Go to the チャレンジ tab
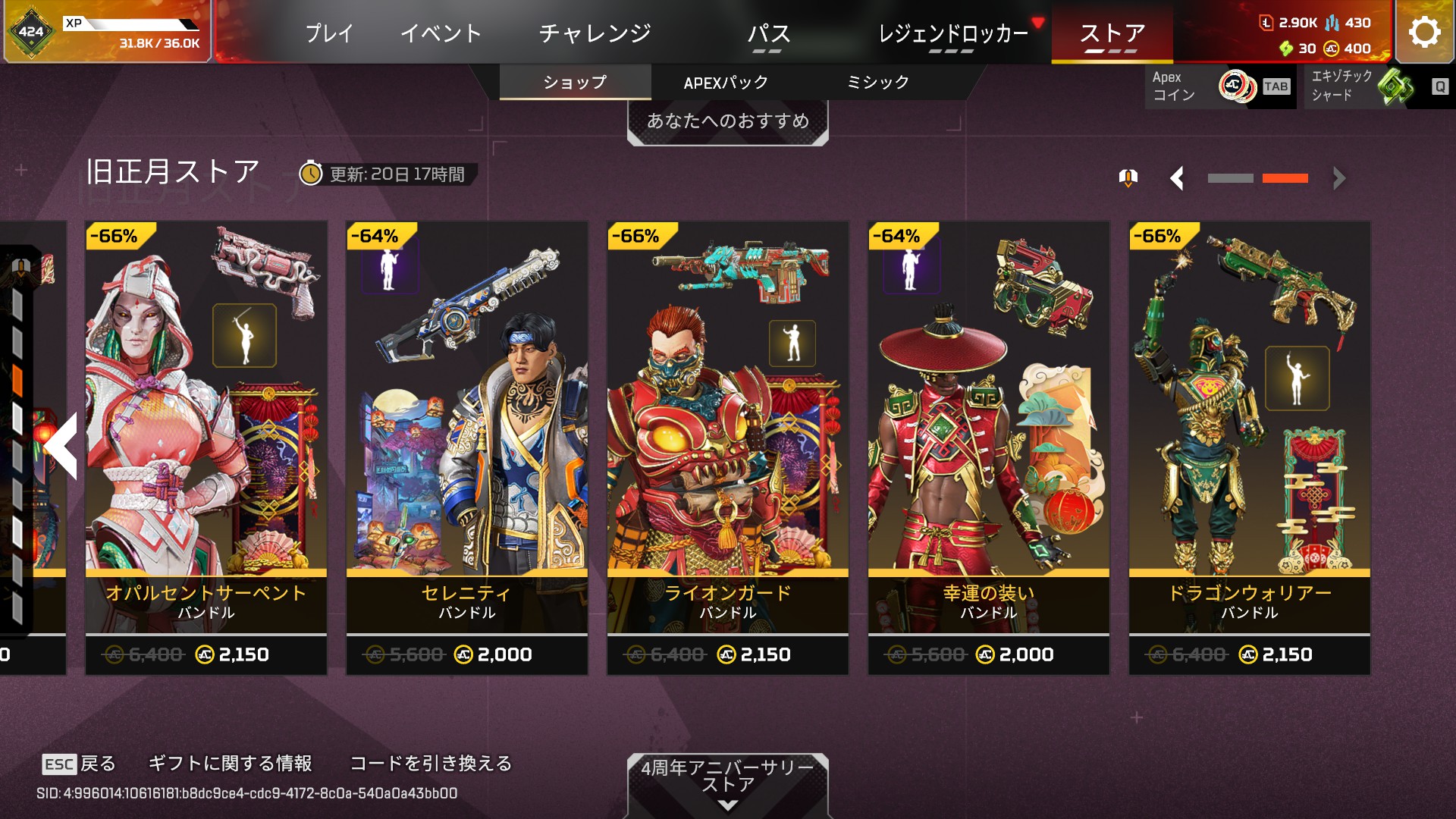The height and width of the screenshot is (819, 1456). [x=595, y=33]
